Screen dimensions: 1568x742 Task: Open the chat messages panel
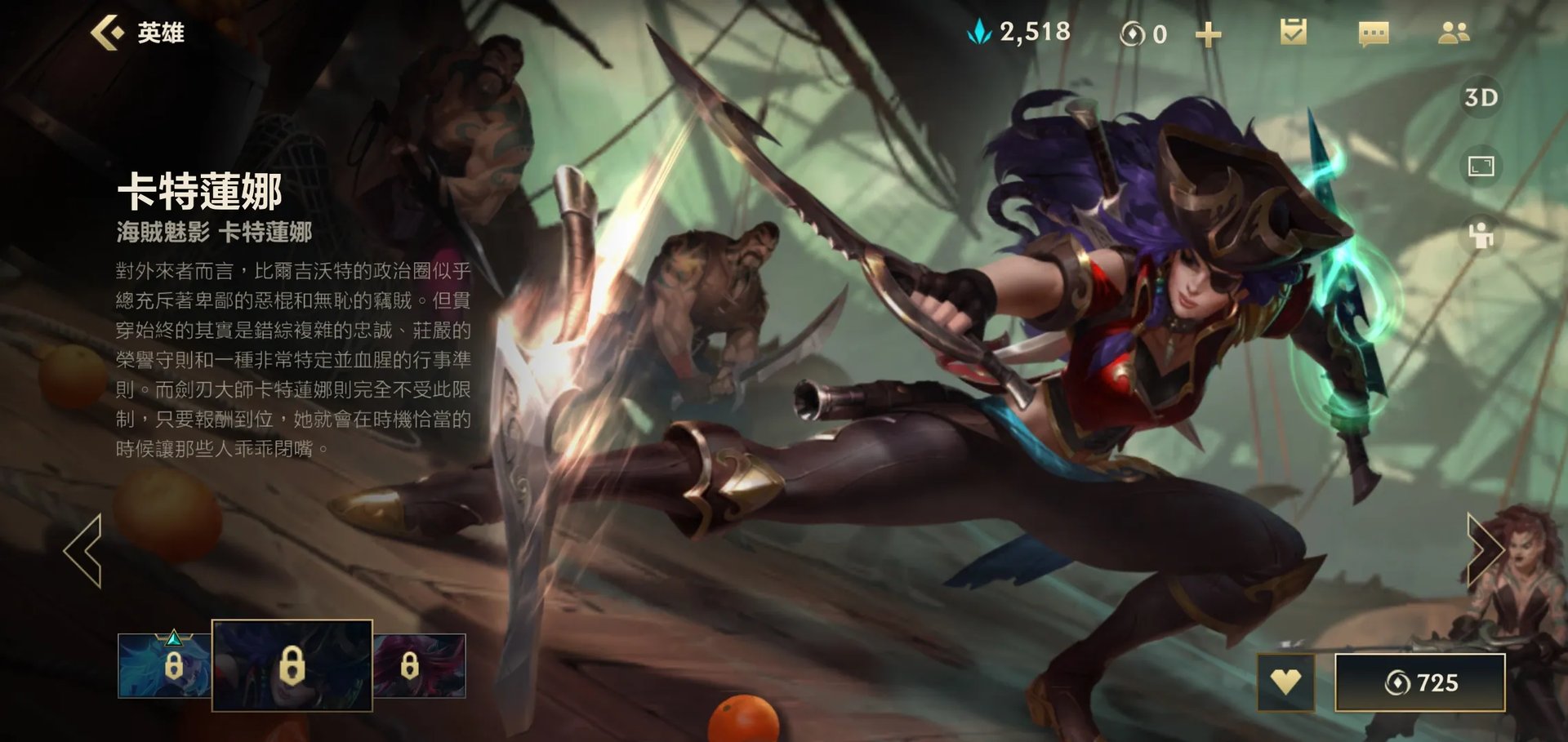click(x=1373, y=34)
